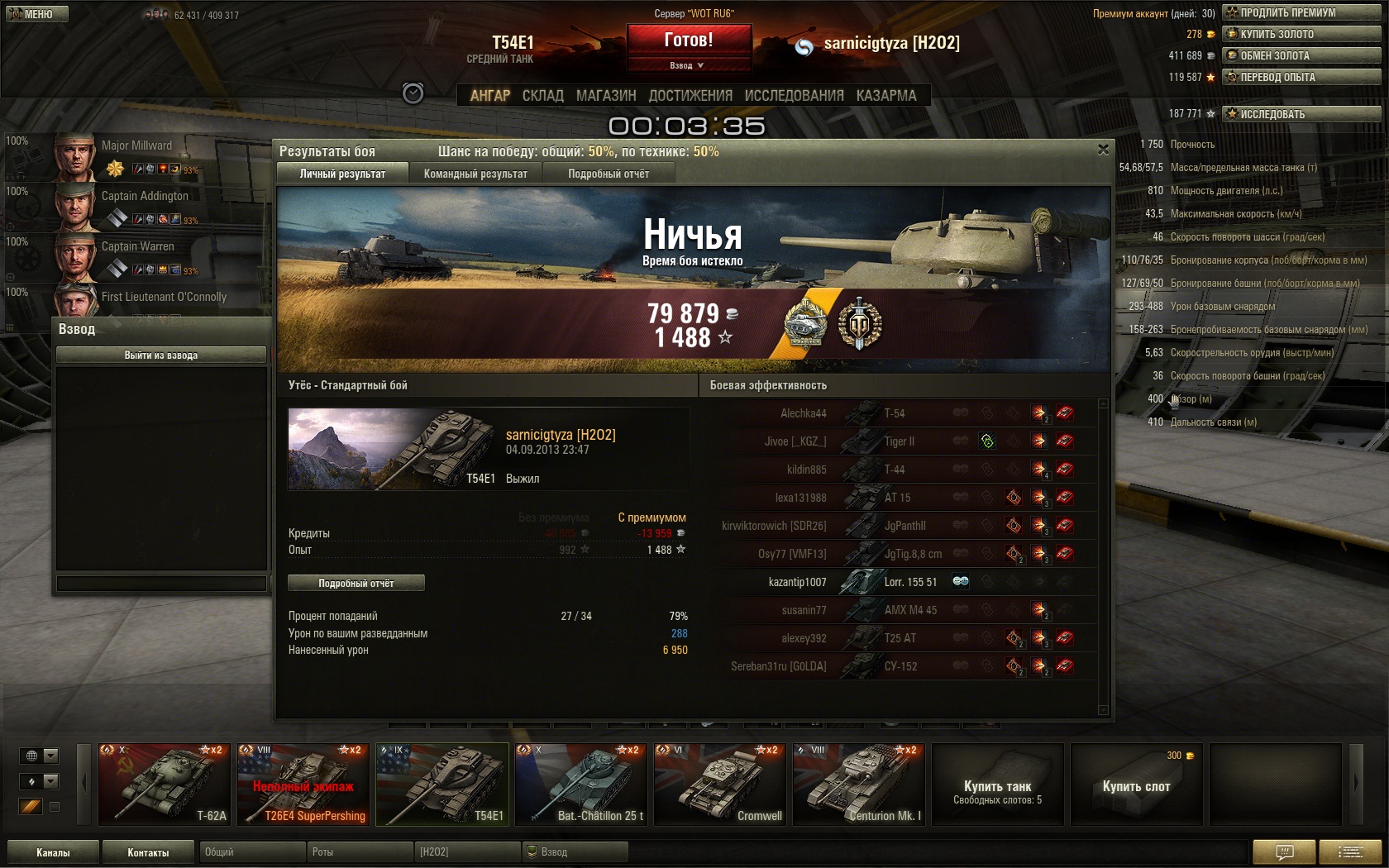Choose КУПИТЬ ЗОЛОТО
Image resolution: width=1389 pixels, height=868 pixels.
(x=1302, y=34)
